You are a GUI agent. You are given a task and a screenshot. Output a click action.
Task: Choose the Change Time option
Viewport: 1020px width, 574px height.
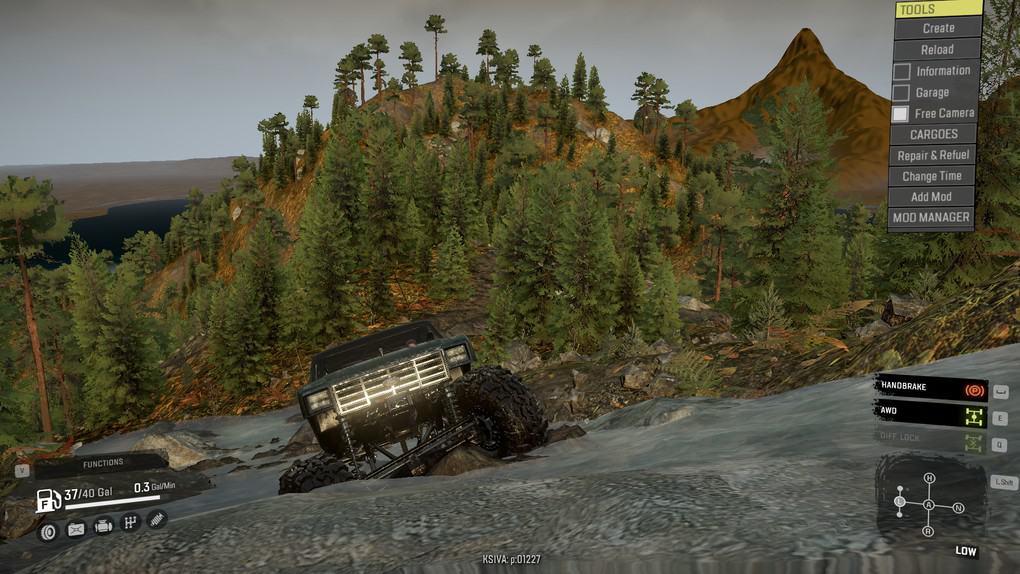click(x=931, y=176)
